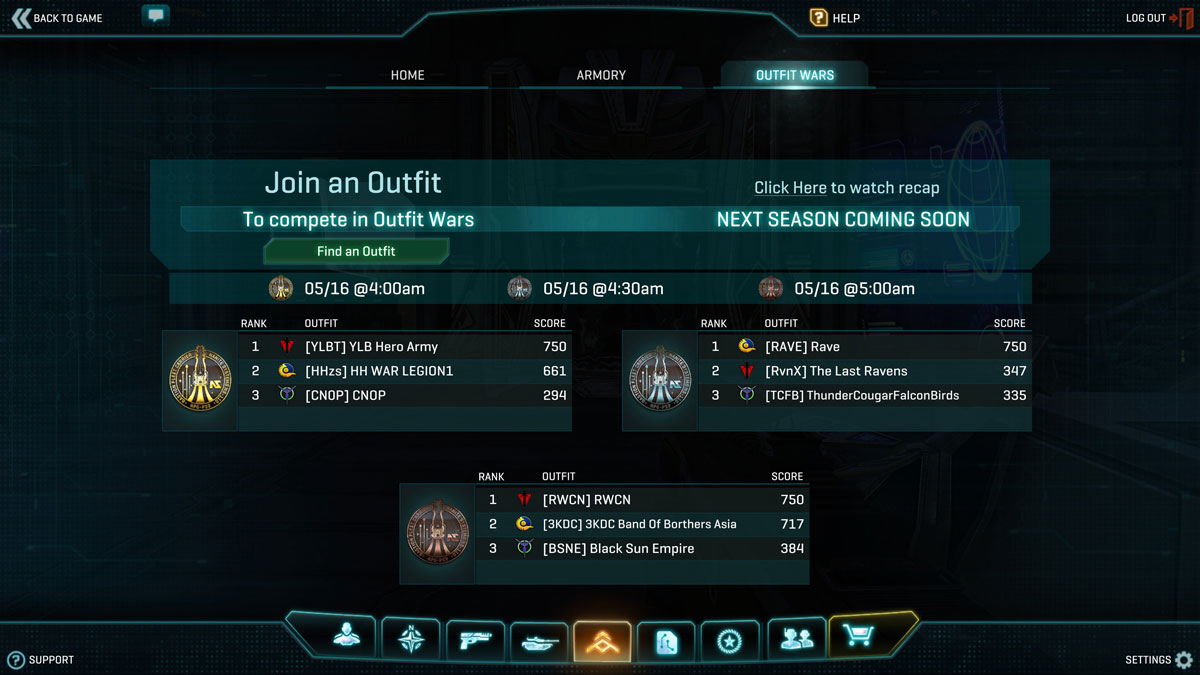This screenshot has width=1200, height=675.
Task: Open Support
Action: pos(41,660)
